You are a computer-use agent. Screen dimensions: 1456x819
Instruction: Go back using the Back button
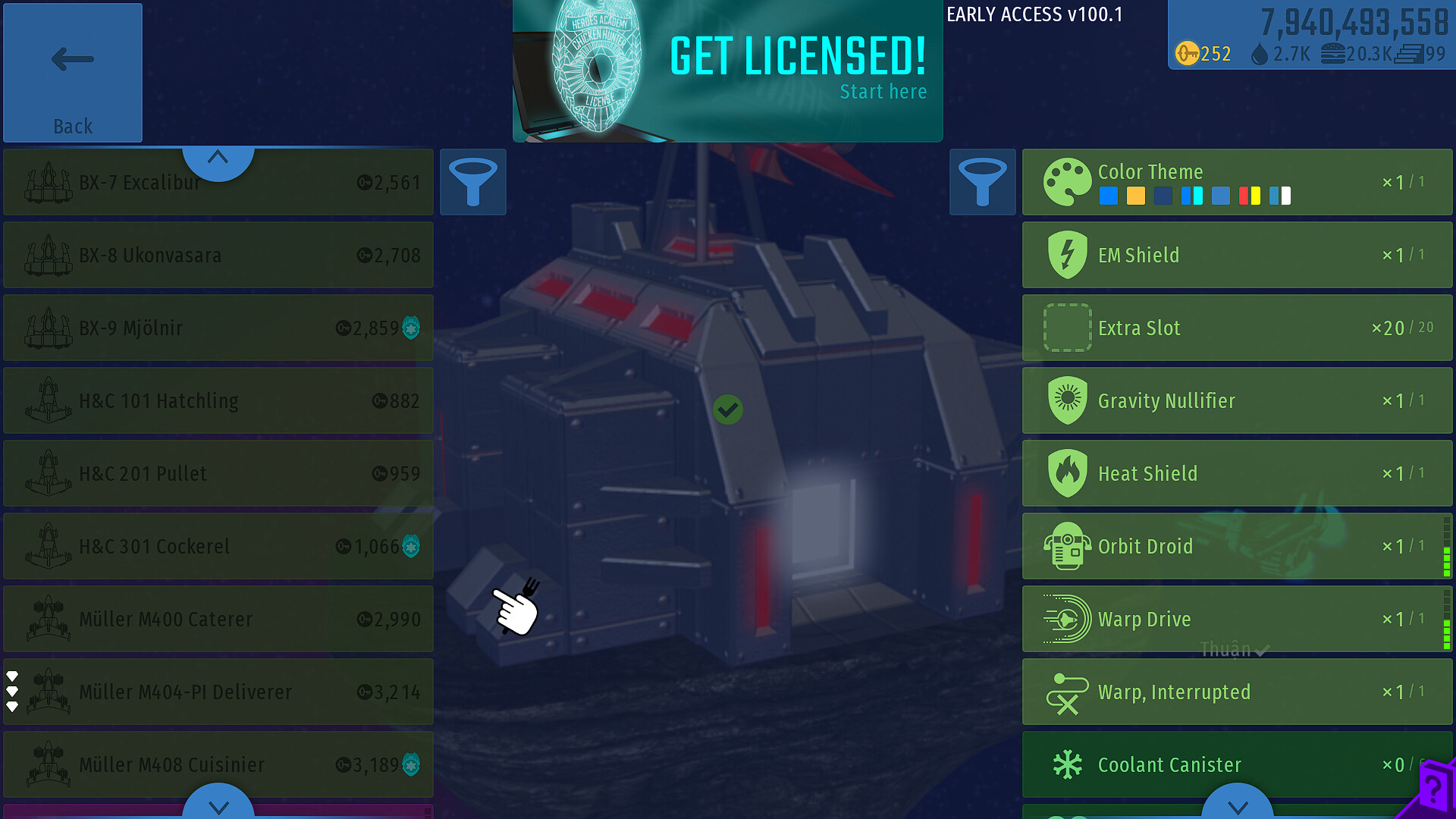[73, 73]
